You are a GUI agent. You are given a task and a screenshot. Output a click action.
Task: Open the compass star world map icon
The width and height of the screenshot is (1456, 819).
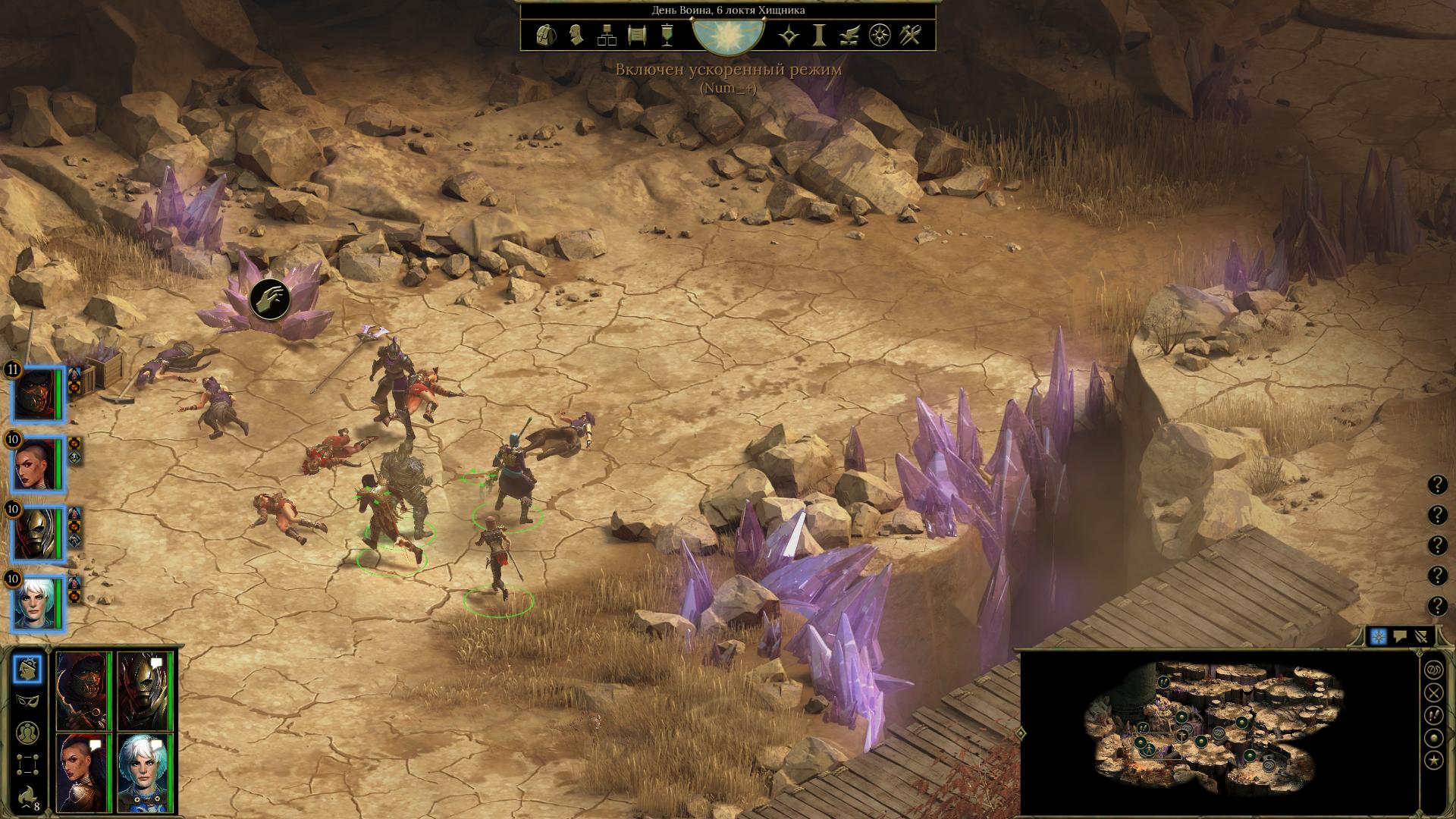[880, 36]
